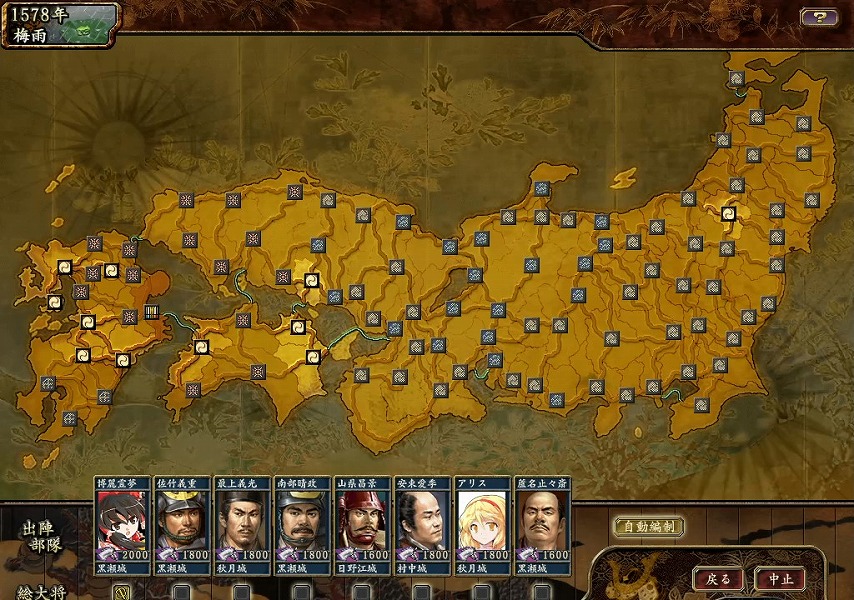Choose officer 山県昌景 portrait card

pos(362,524)
